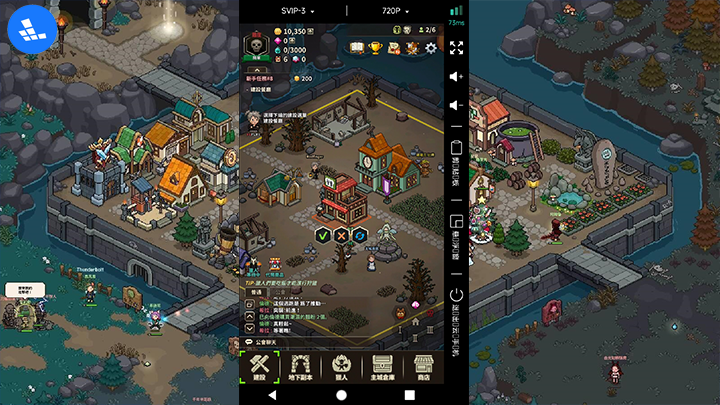Screen dimensions: 720x405
Task: Open the 獵人 hunters menu
Action: pos(340,365)
